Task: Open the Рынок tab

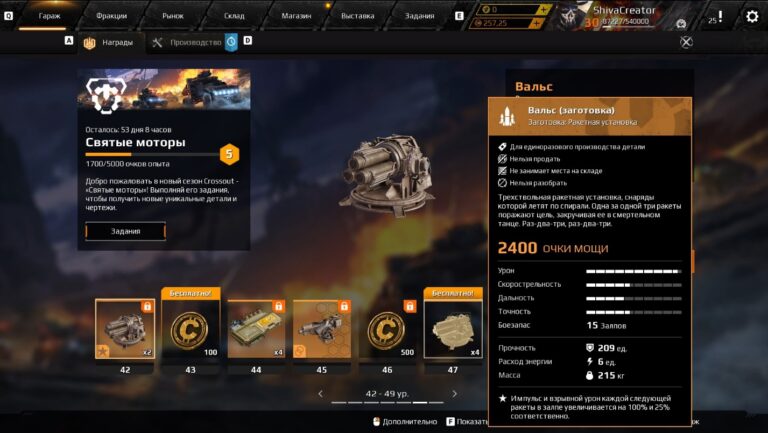Action: 174,16
